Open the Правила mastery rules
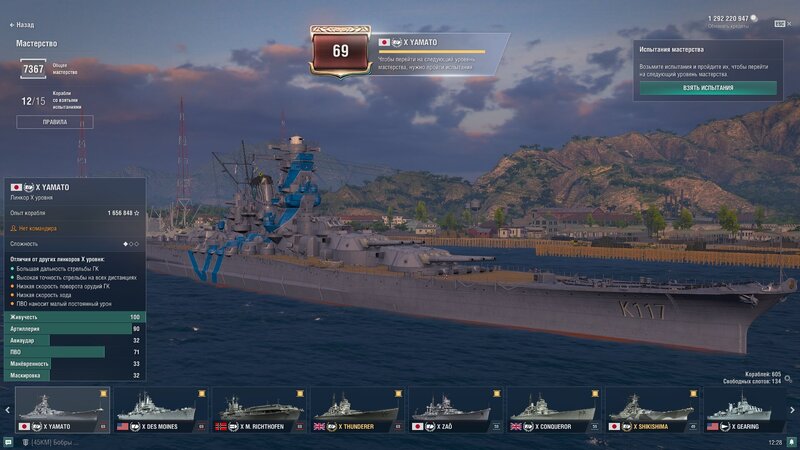 click(x=54, y=122)
